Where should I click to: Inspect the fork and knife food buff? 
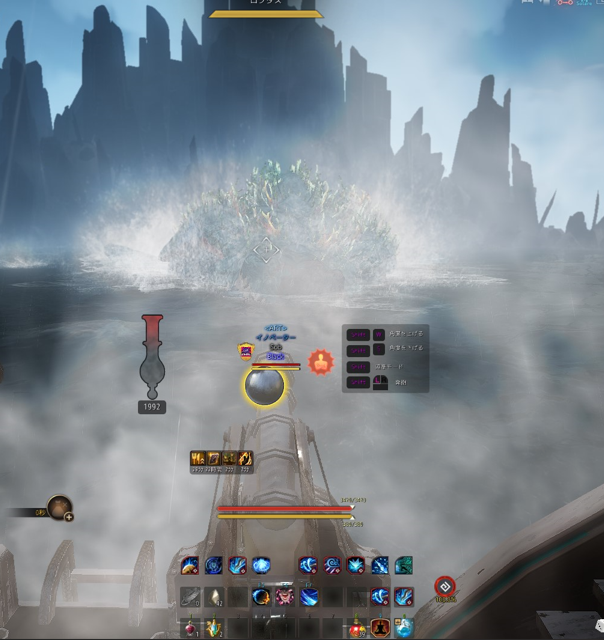pos(197,459)
